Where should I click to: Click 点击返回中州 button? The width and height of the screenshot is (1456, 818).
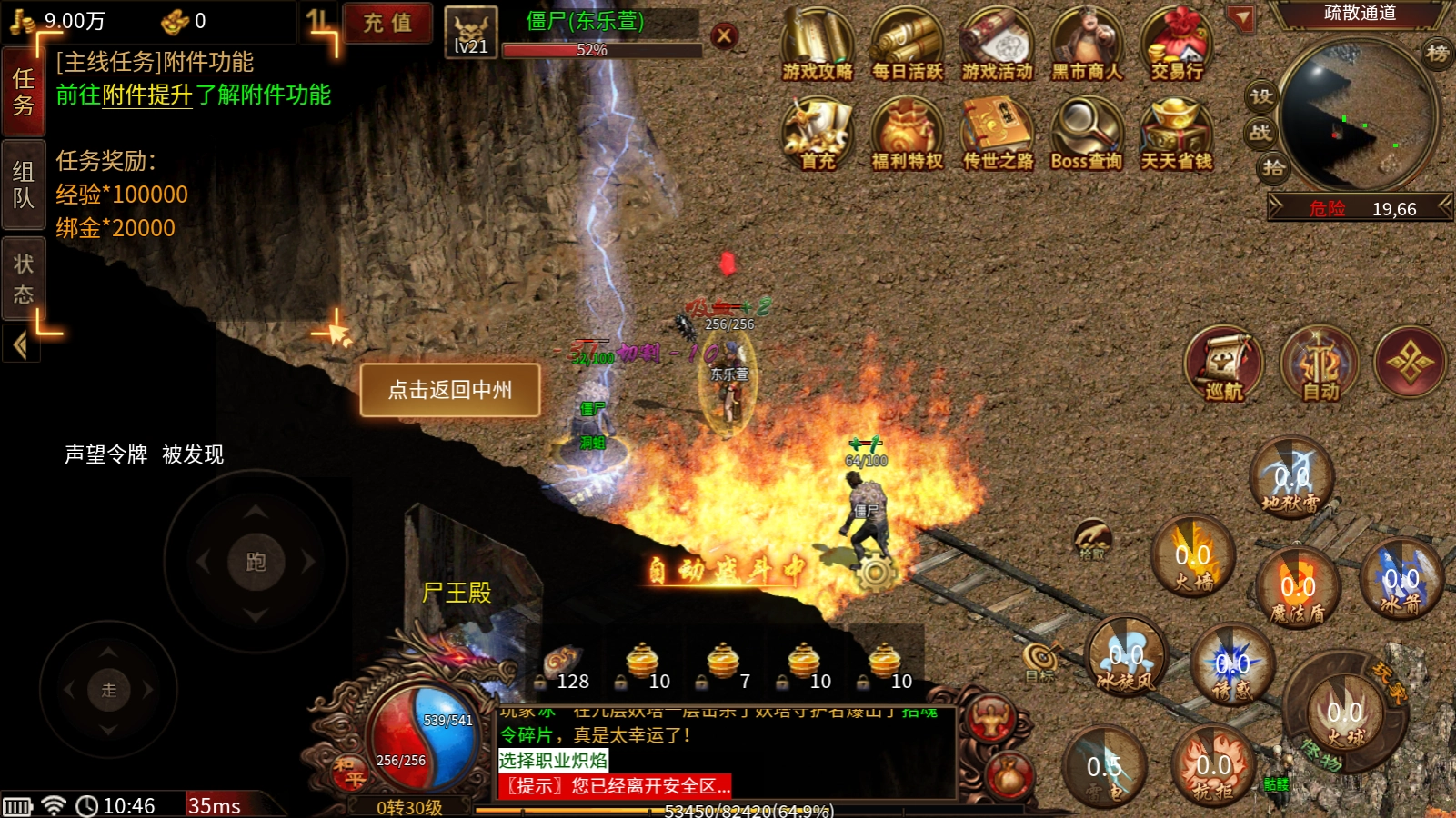450,390
